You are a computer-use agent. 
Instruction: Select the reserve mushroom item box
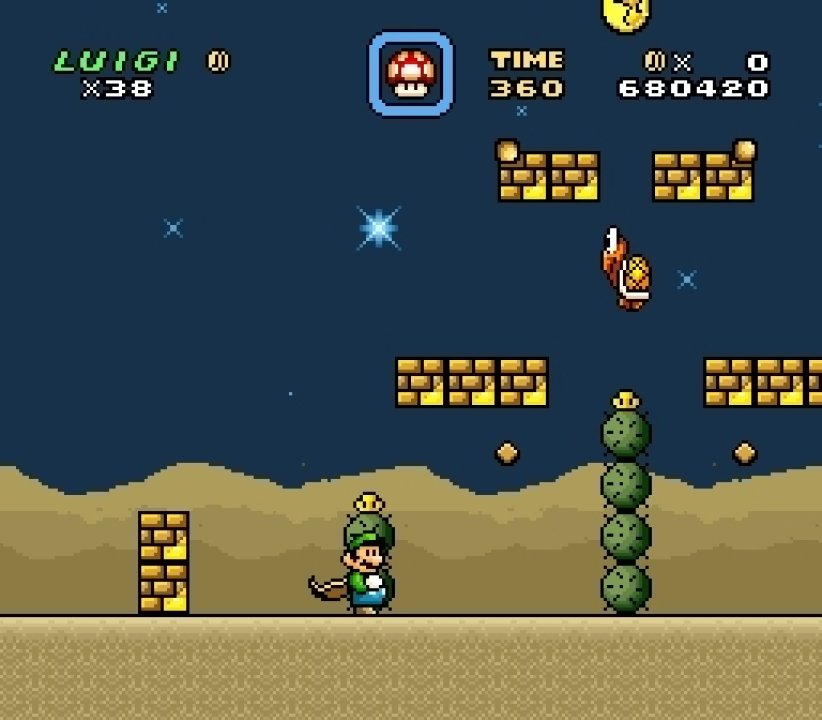tap(411, 73)
